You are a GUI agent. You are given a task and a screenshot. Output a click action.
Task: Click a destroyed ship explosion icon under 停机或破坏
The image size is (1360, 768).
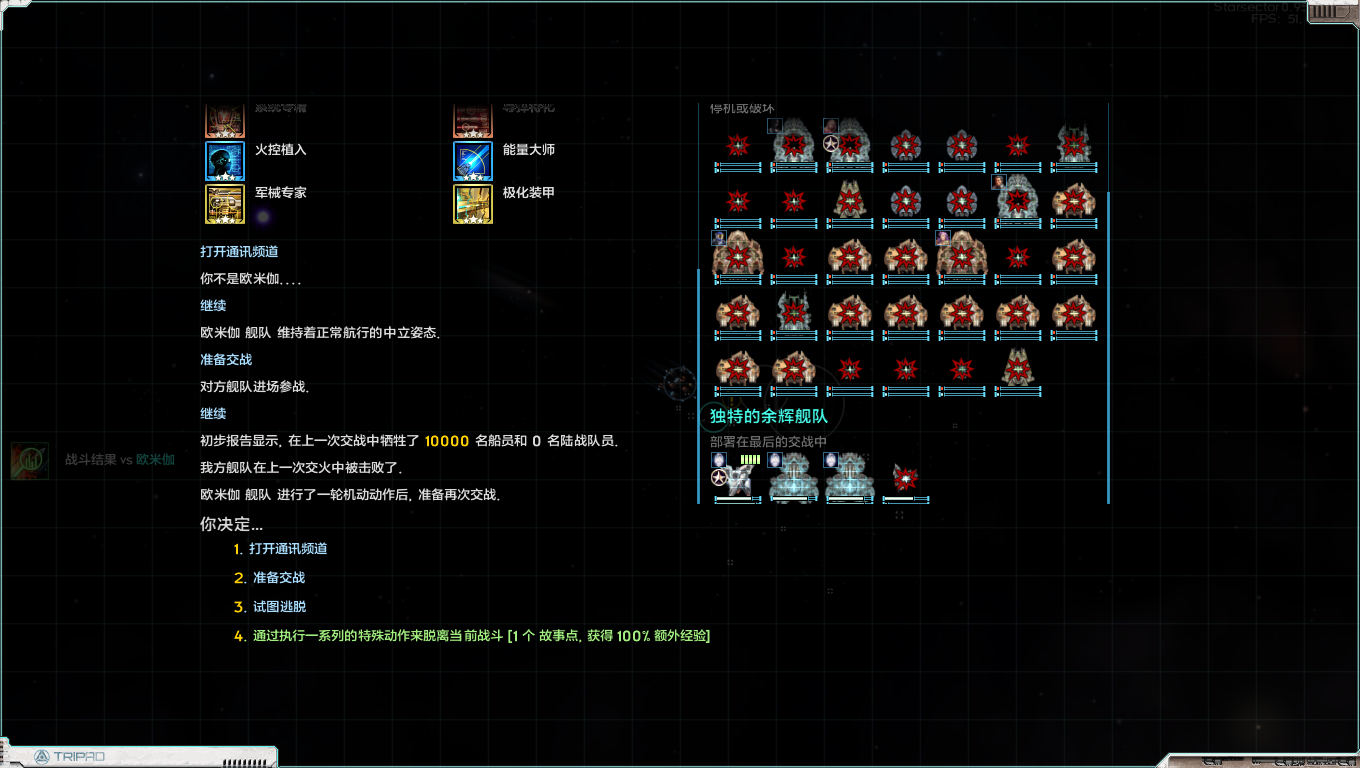pos(737,144)
